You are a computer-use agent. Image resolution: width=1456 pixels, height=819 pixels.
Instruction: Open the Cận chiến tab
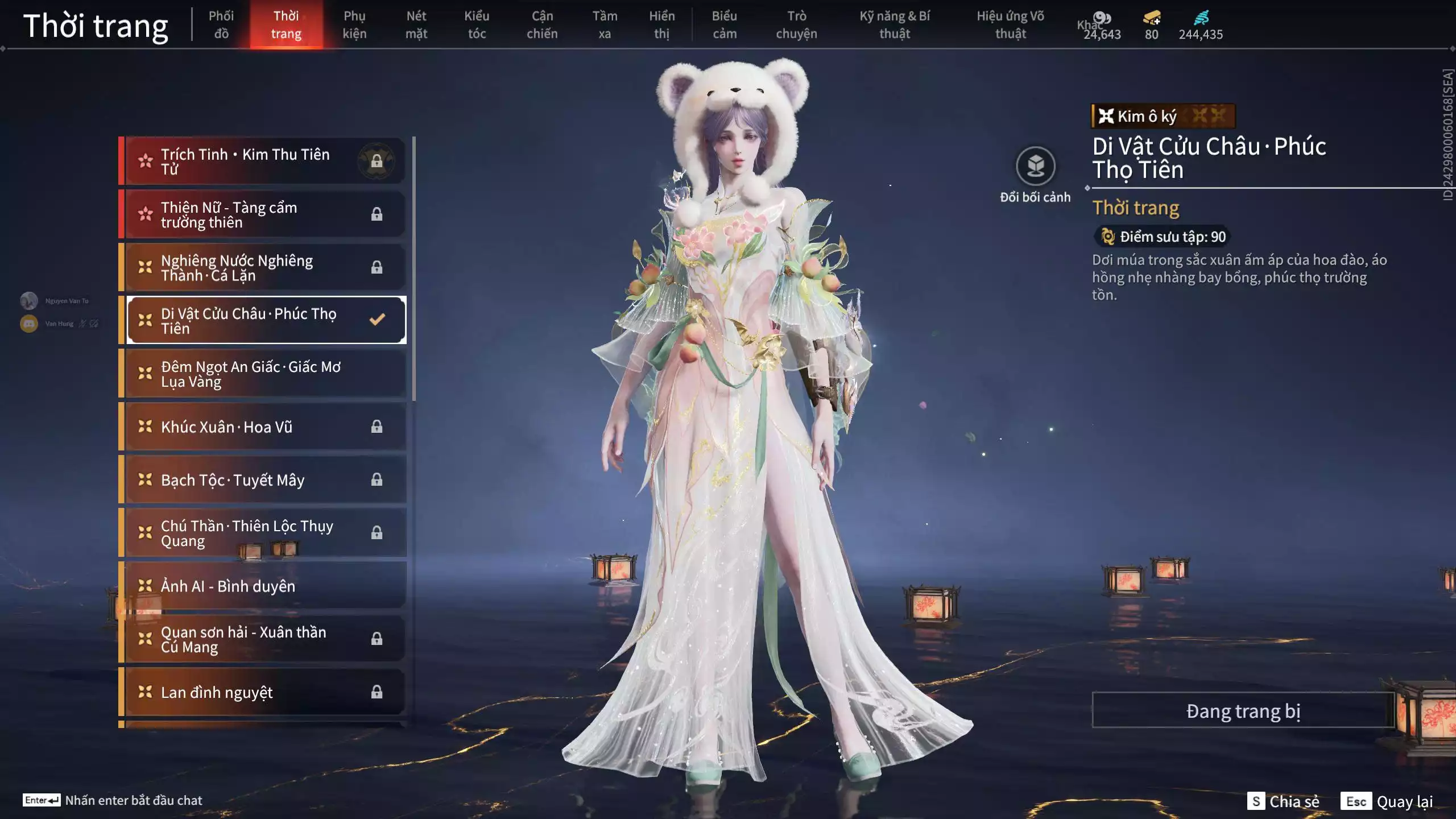[x=542, y=24]
